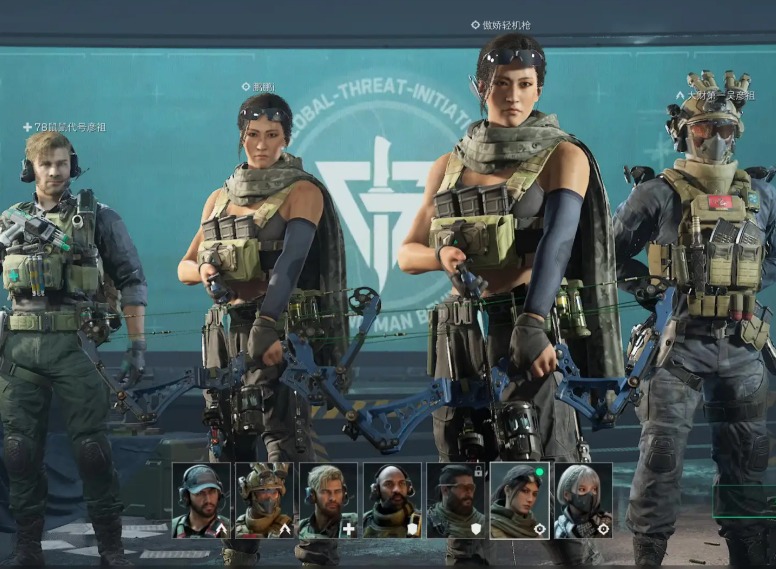Select the operator portrait wearing a baseball cap
Viewport: 776px width, 569px height.
pos(202,500)
